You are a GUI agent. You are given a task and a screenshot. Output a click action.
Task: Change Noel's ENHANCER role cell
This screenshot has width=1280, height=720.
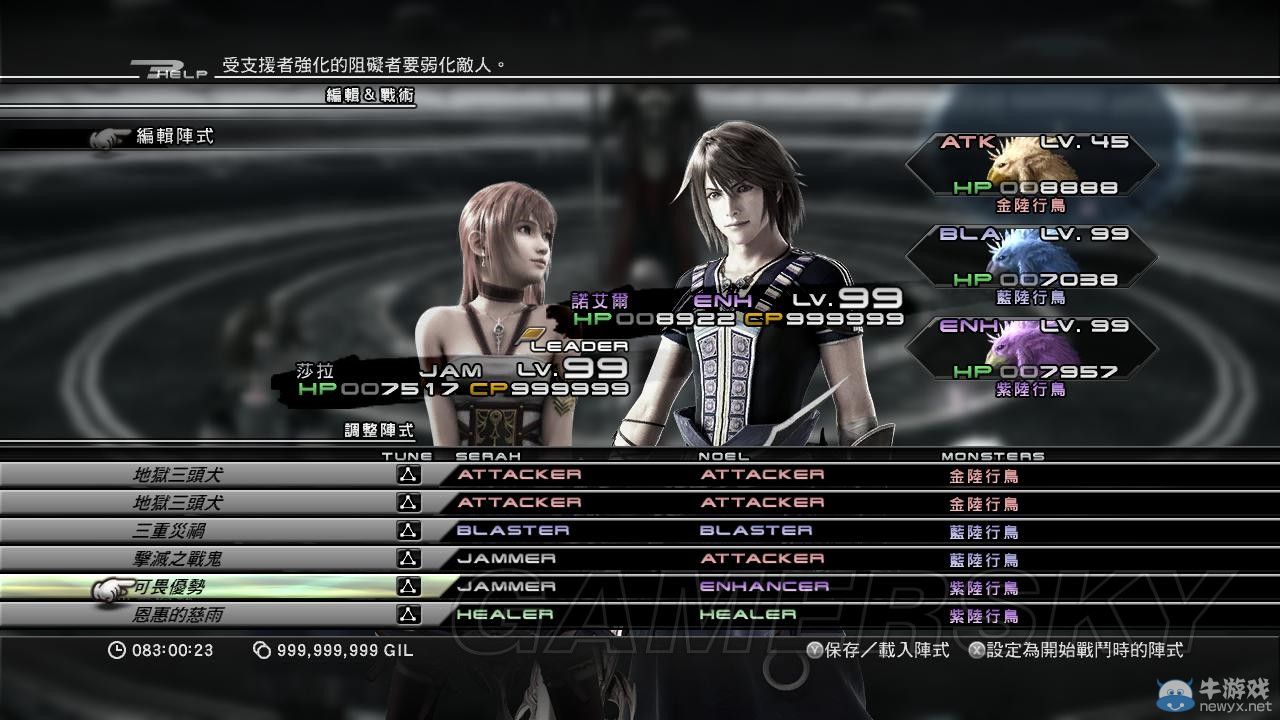(764, 587)
